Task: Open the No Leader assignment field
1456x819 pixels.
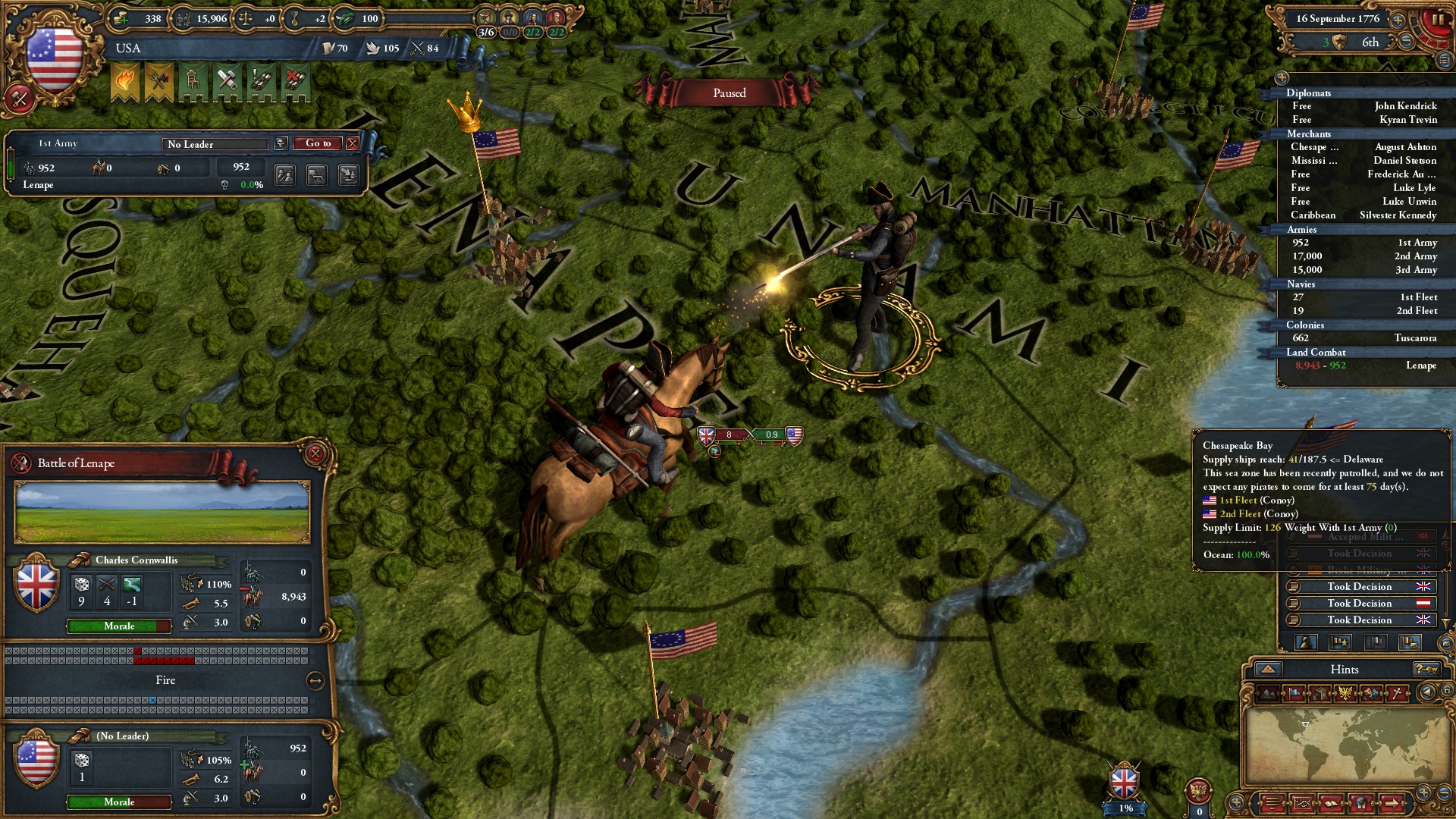Action: pos(215,144)
